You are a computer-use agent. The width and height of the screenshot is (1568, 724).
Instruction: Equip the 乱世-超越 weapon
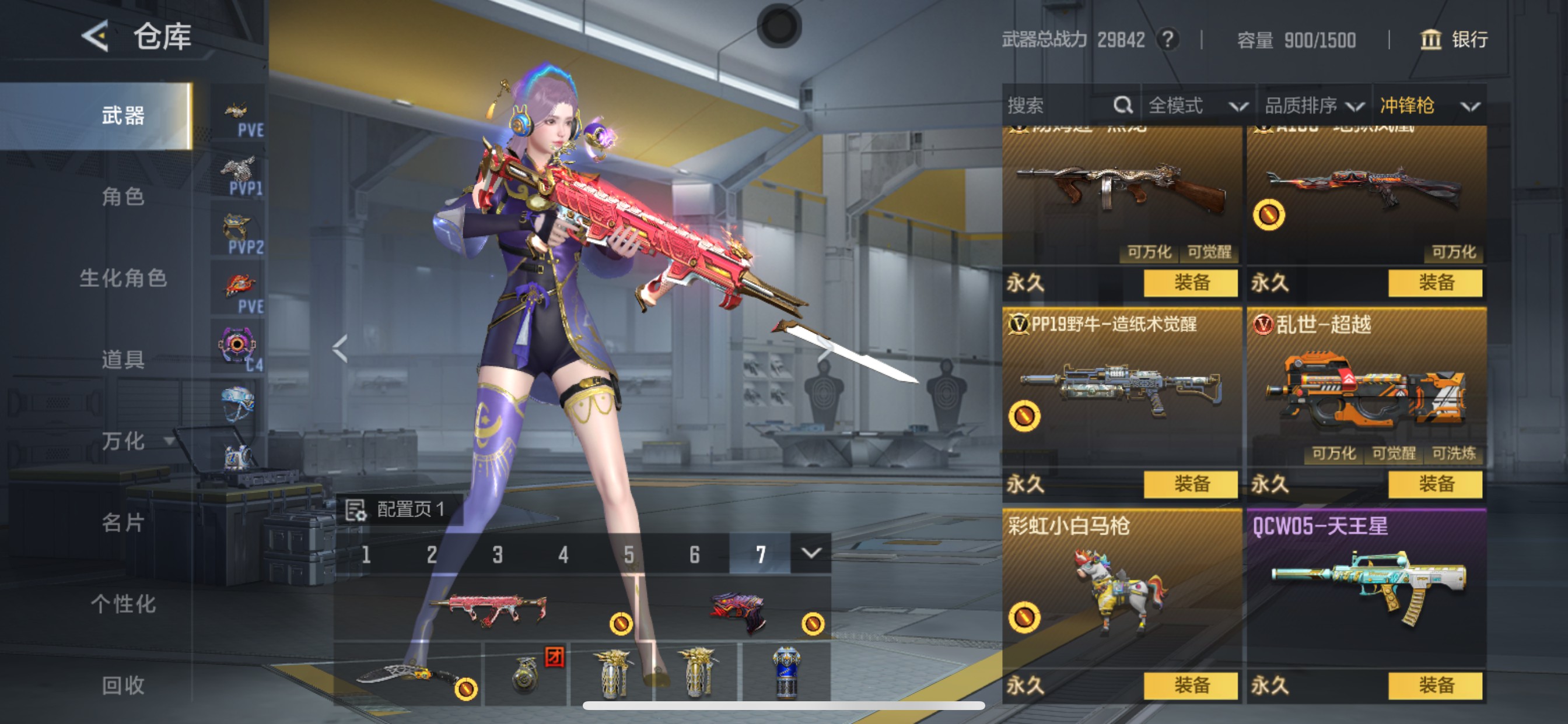1436,484
